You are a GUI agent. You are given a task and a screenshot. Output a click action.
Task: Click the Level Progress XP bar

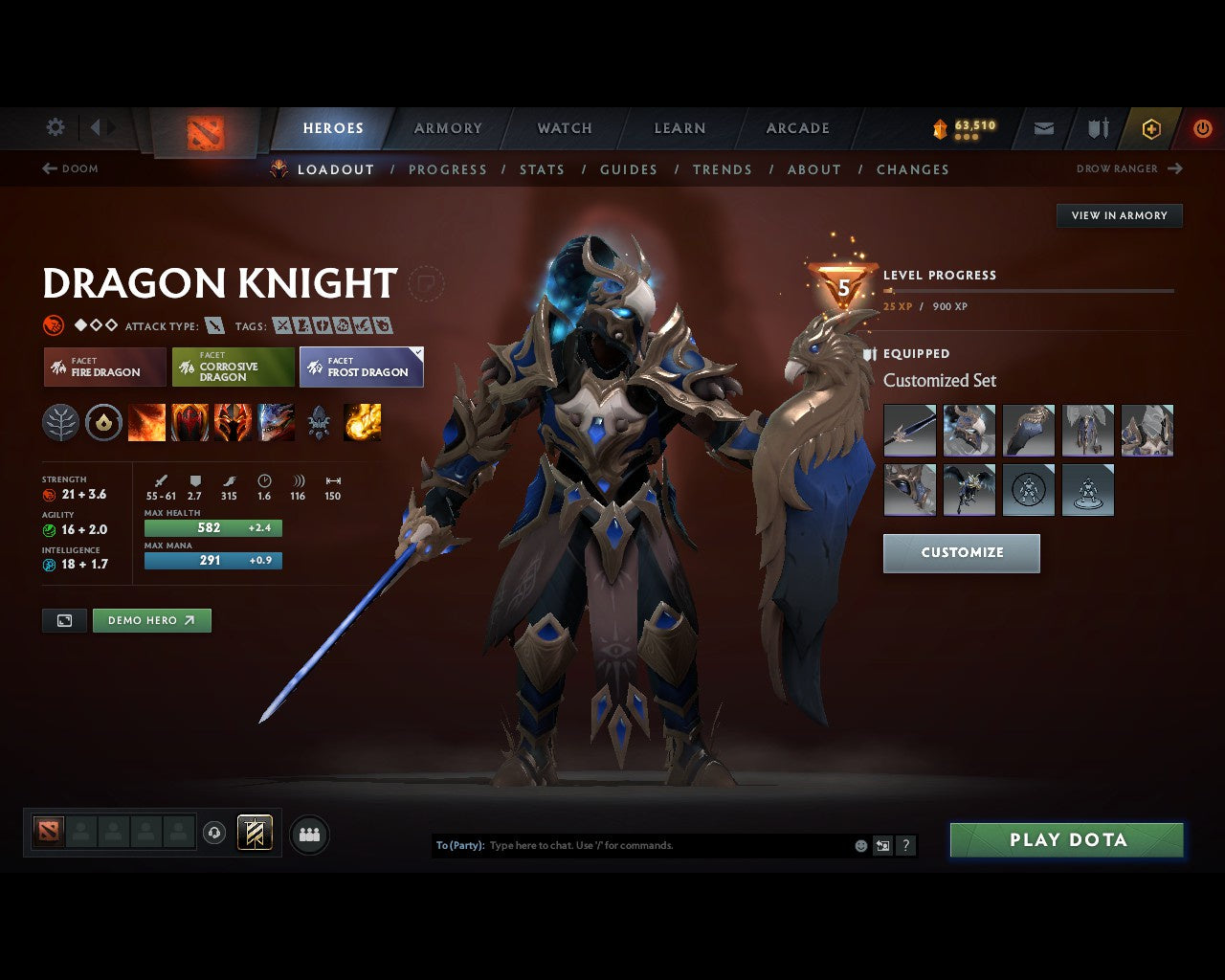[x=1029, y=291]
